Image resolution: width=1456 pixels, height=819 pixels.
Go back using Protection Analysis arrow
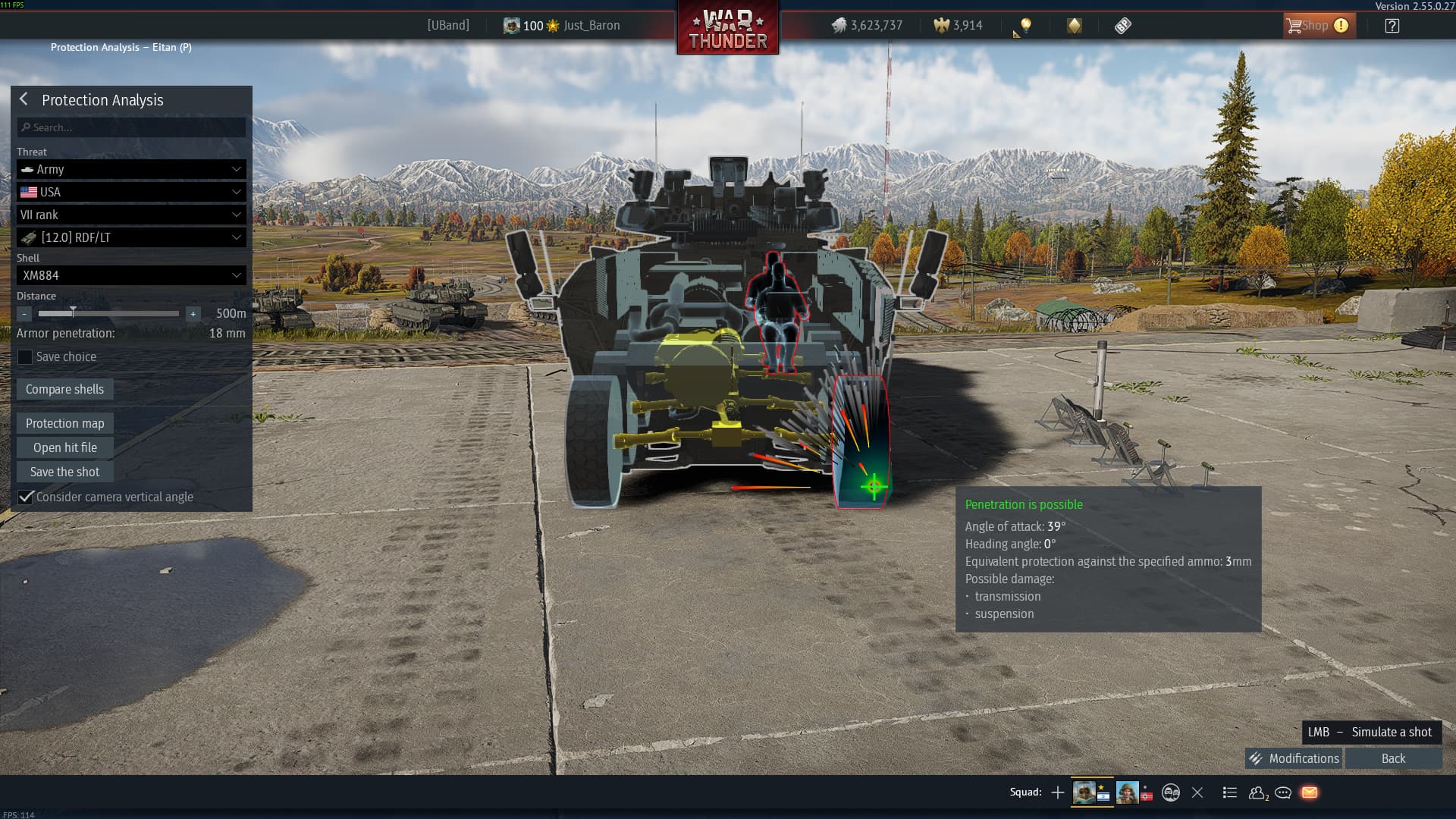24,99
